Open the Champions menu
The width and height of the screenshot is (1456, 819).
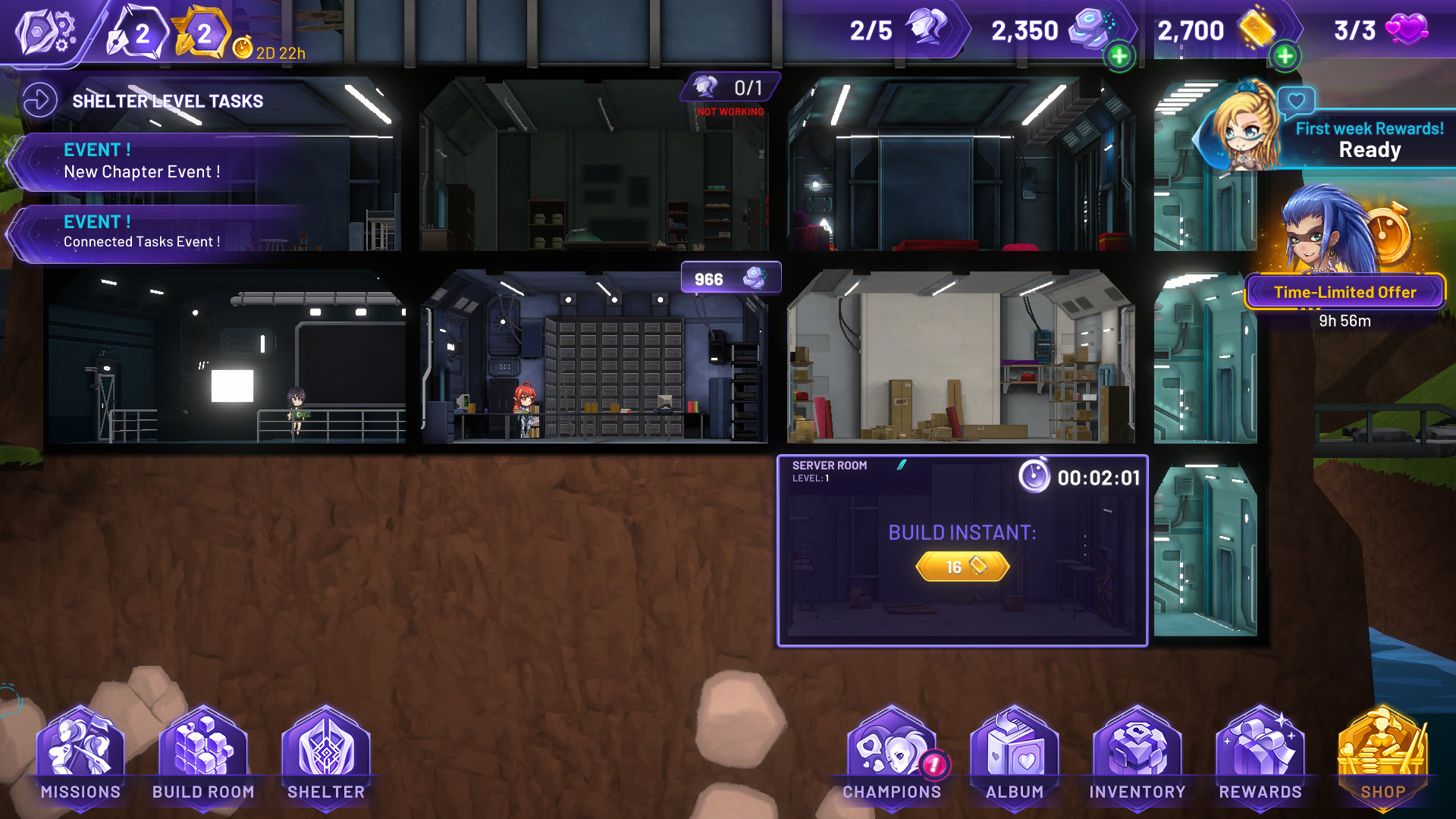(x=892, y=755)
